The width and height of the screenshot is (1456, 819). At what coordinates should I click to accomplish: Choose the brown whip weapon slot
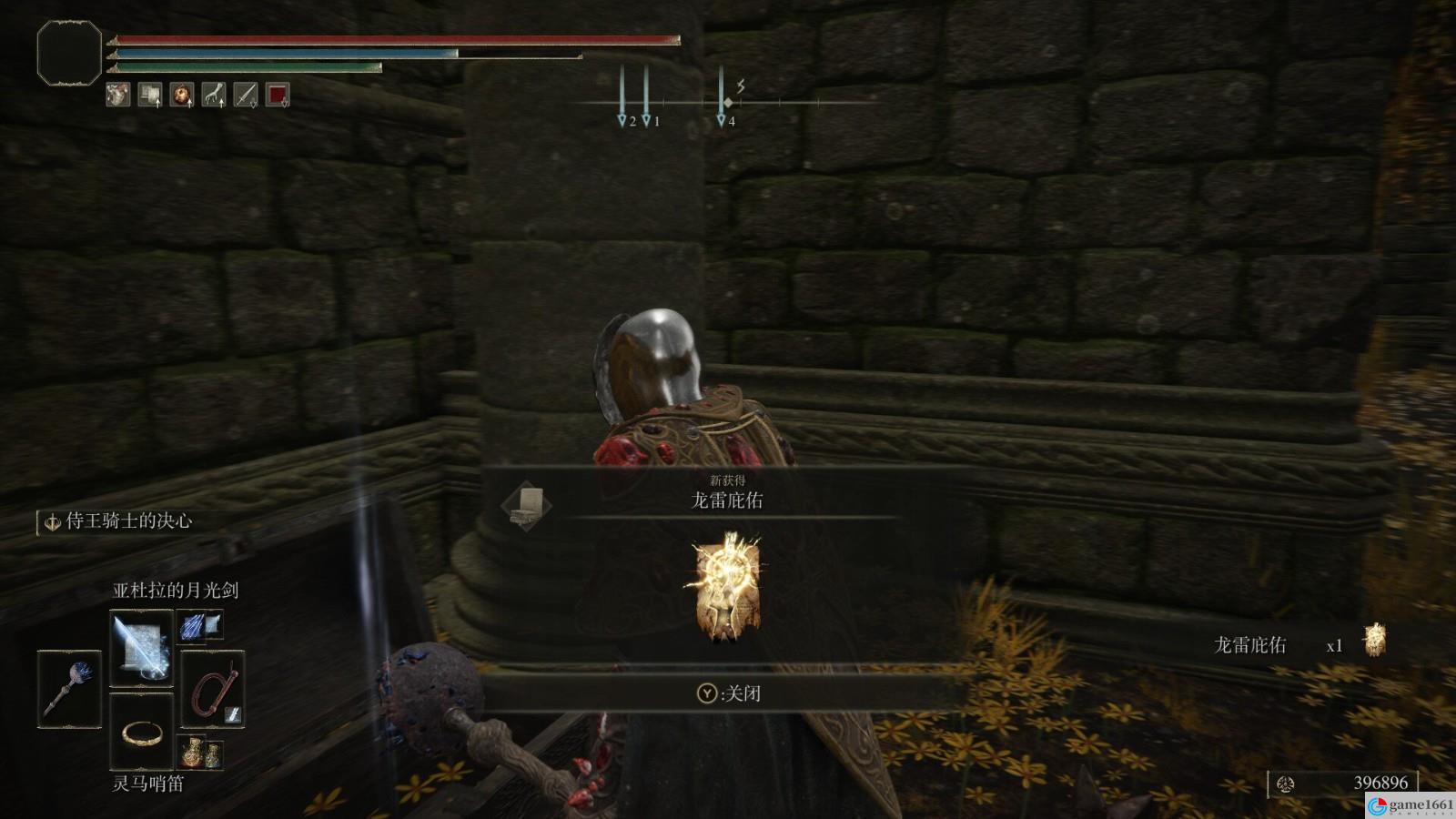[213, 689]
